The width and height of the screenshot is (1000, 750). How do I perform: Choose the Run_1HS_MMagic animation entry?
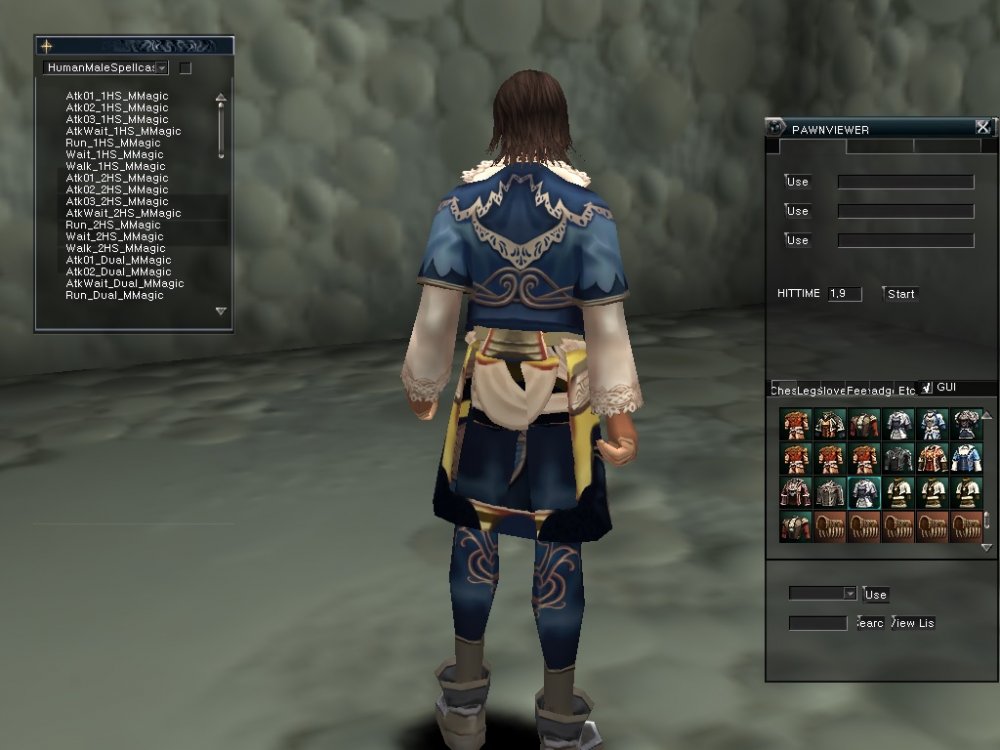113,143
